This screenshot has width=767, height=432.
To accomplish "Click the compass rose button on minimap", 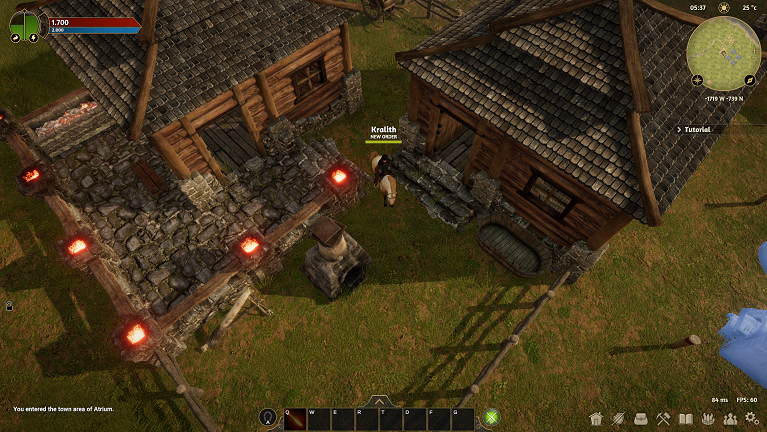I will pos(697,79).
